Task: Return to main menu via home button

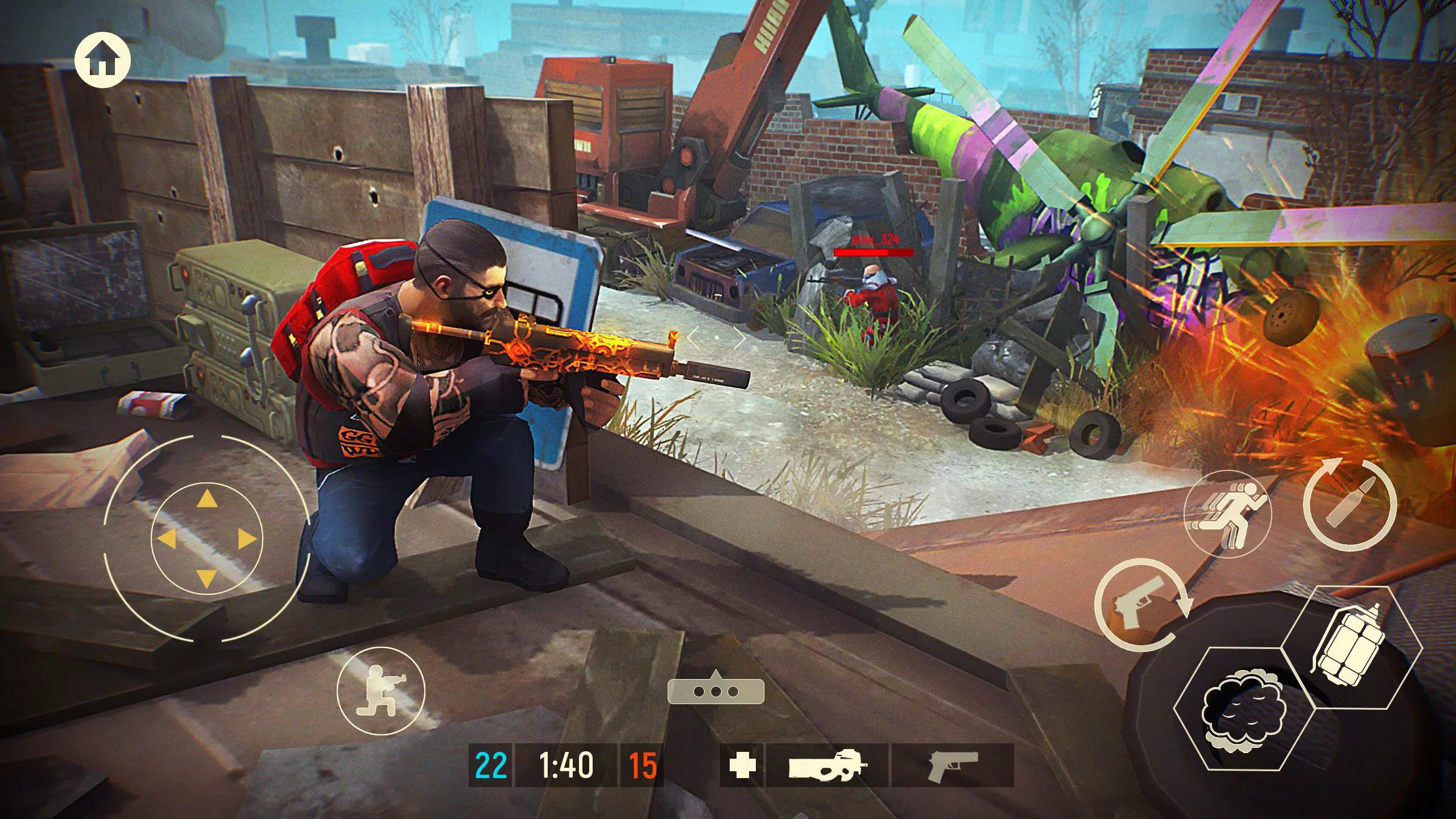Action: click(x=103, y=59)
